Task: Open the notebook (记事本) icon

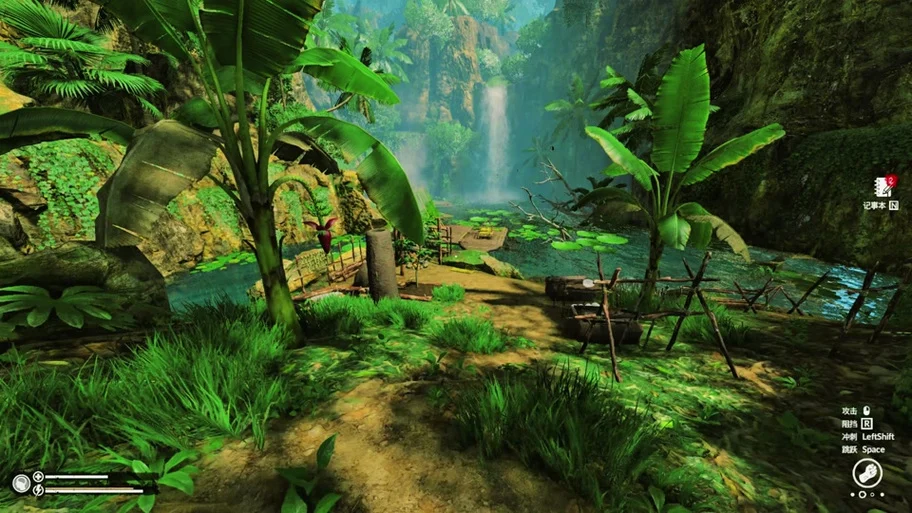Action: click(x=881, y=186)
